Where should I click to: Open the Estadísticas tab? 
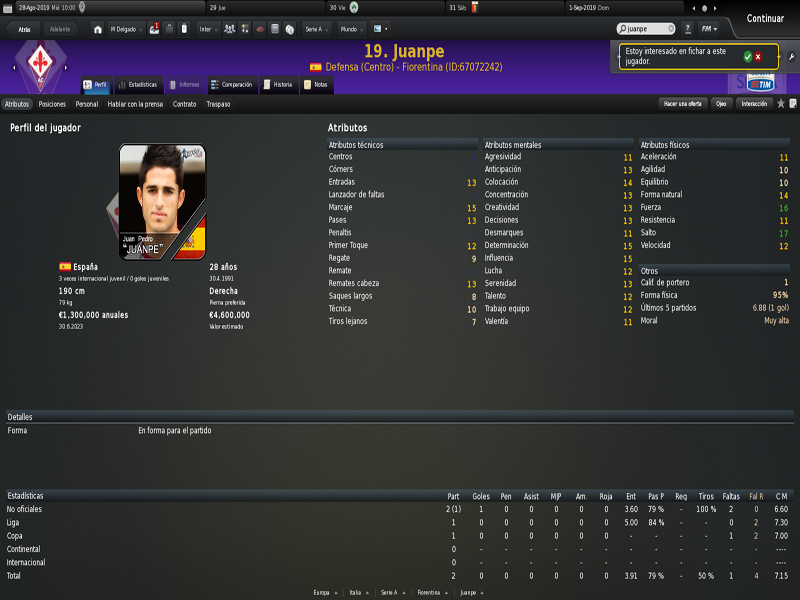(138, 85)
